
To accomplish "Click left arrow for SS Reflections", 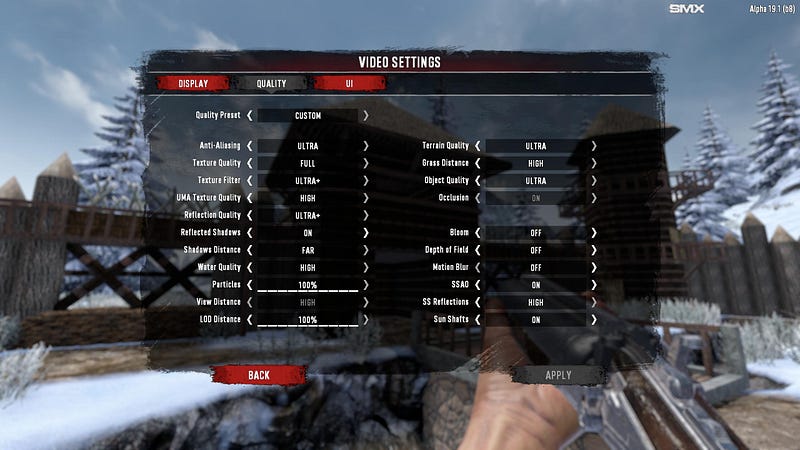I will click(x=478, y=302).
